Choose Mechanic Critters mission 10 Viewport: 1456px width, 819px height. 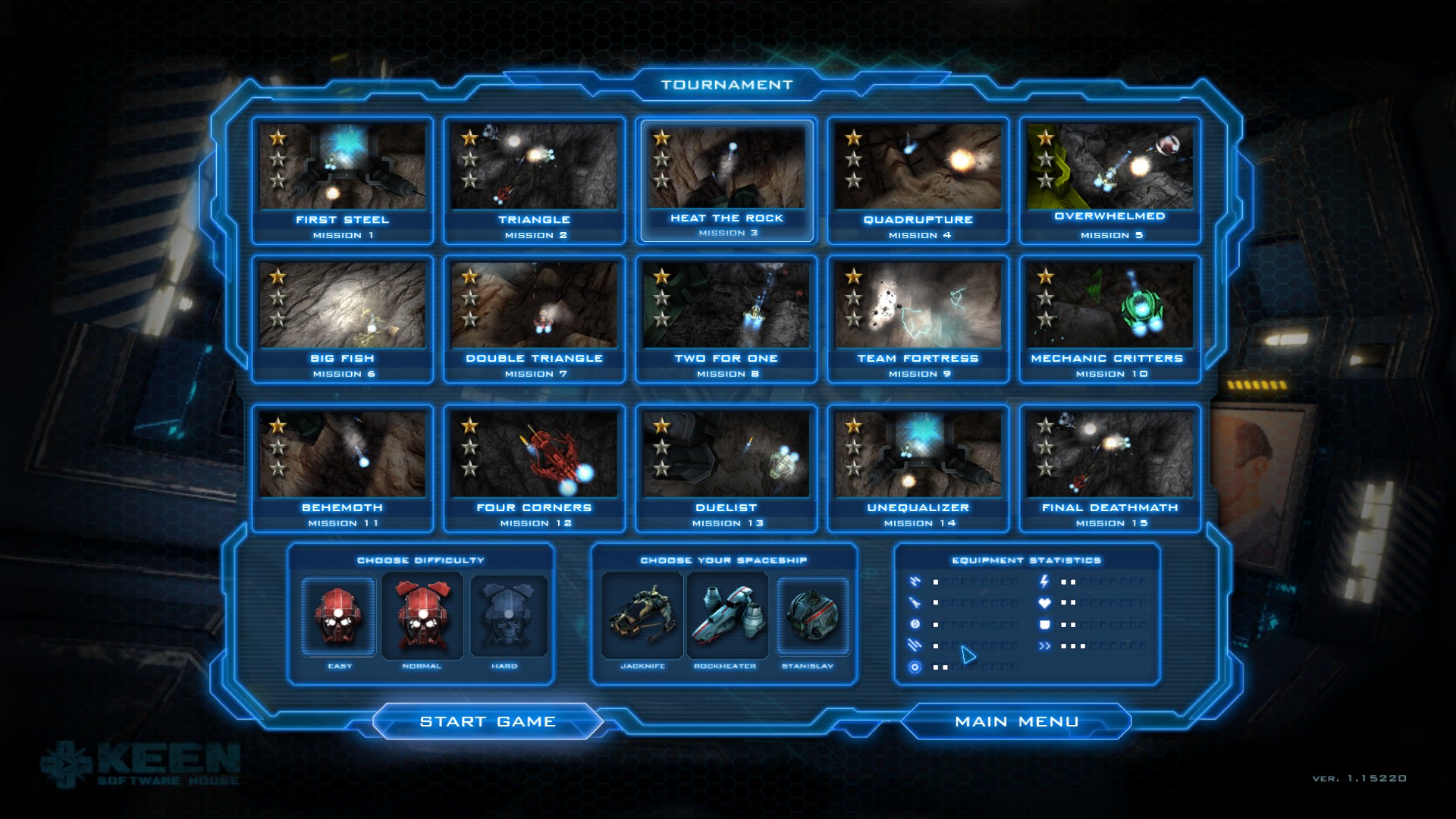point(1110,318)
